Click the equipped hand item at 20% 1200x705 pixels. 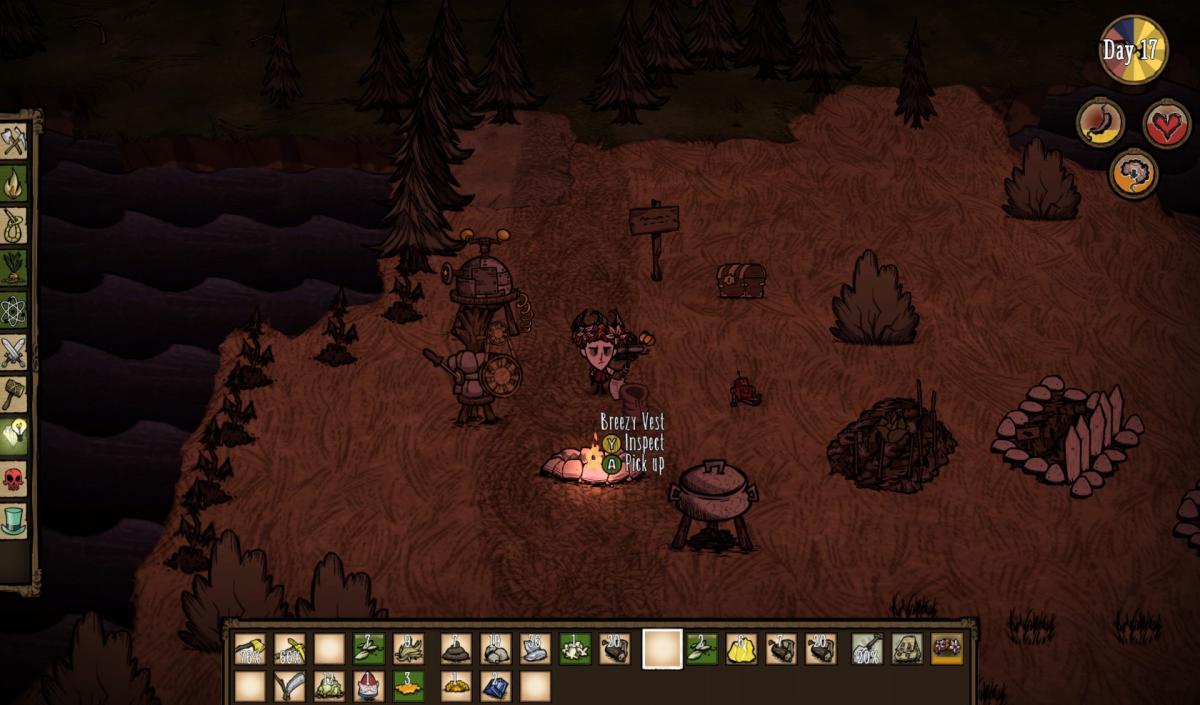pyautogui.click(x=867, y=649)
